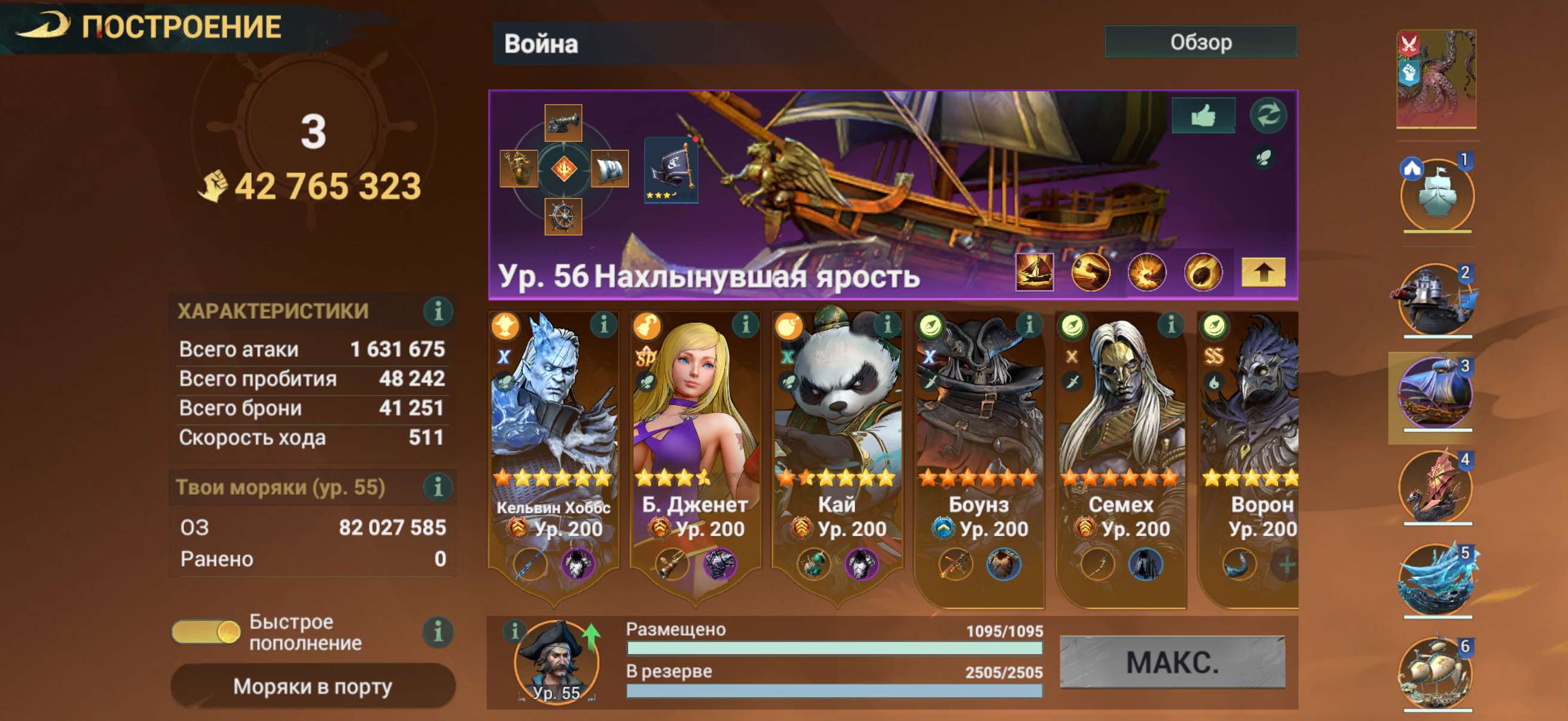Viewport: 1568px width, 721px height.
Task: Open the ship's flag slot
Action: coord(671,169)
